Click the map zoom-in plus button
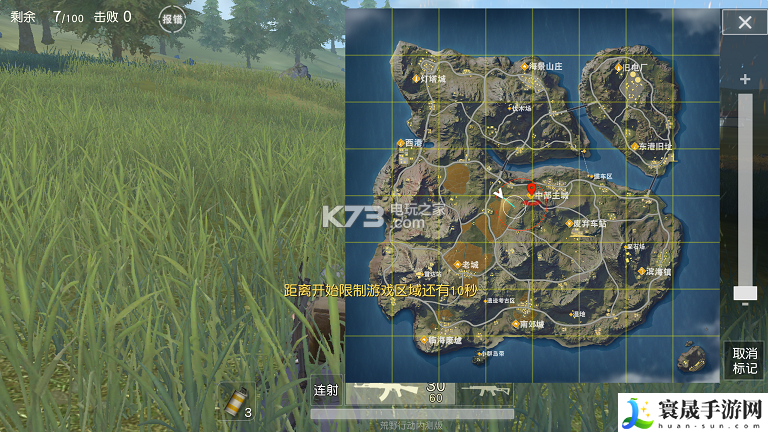The height and width of the screenshot is (432, 768). [744, 79]
